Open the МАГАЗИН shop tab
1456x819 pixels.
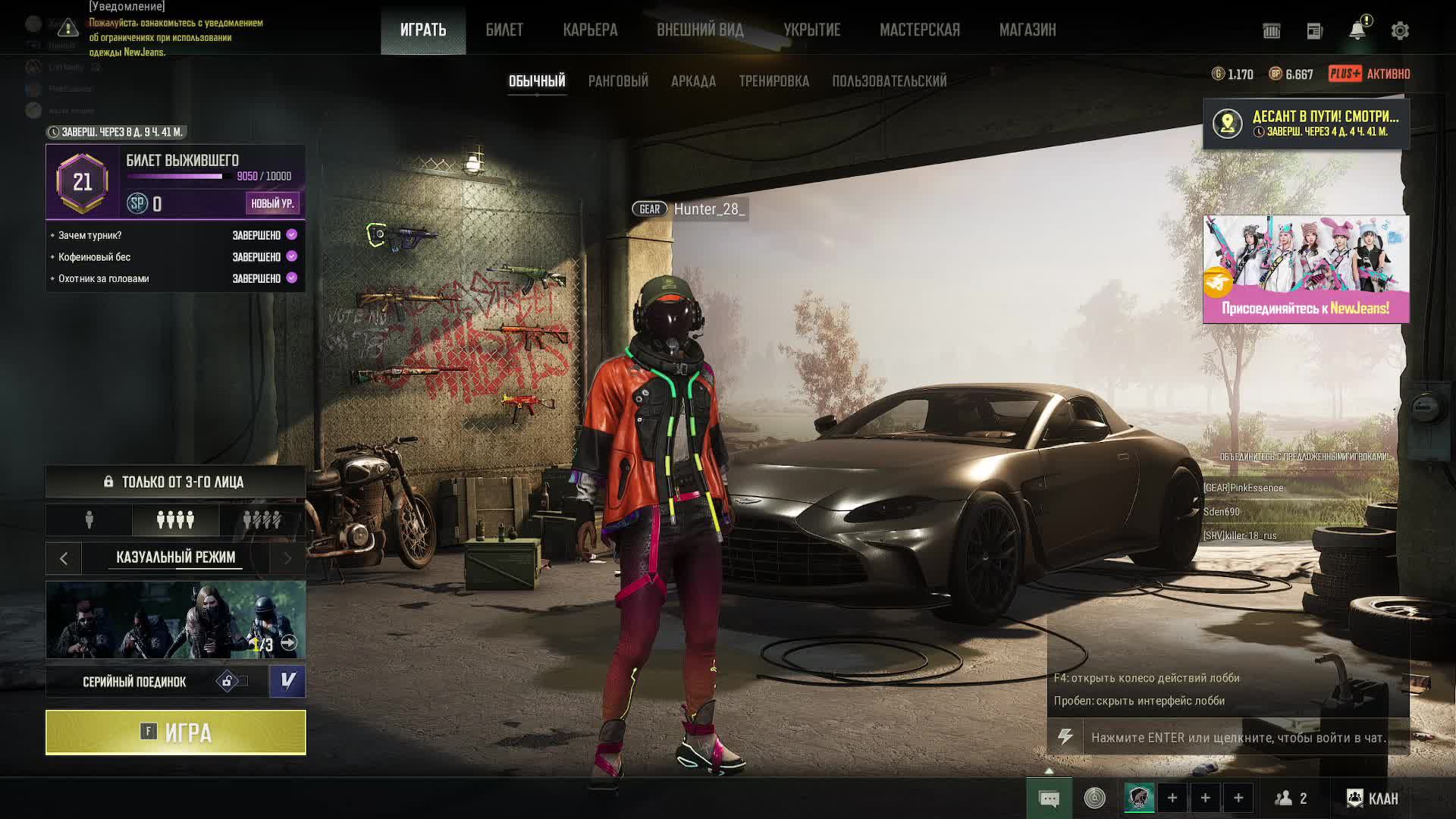coord(1027,30)
